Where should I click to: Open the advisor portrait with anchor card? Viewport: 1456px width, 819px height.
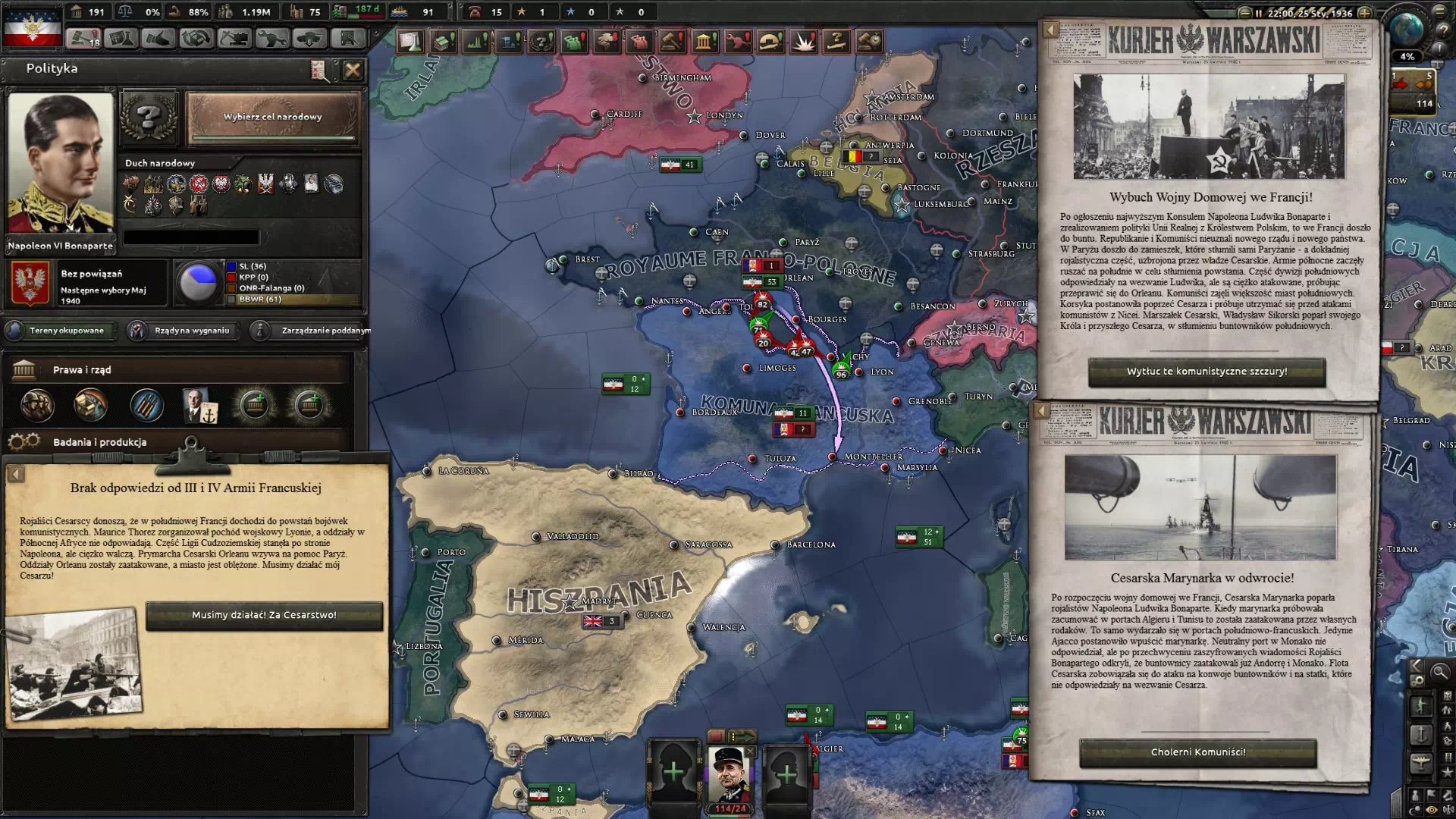click(200, 406)
